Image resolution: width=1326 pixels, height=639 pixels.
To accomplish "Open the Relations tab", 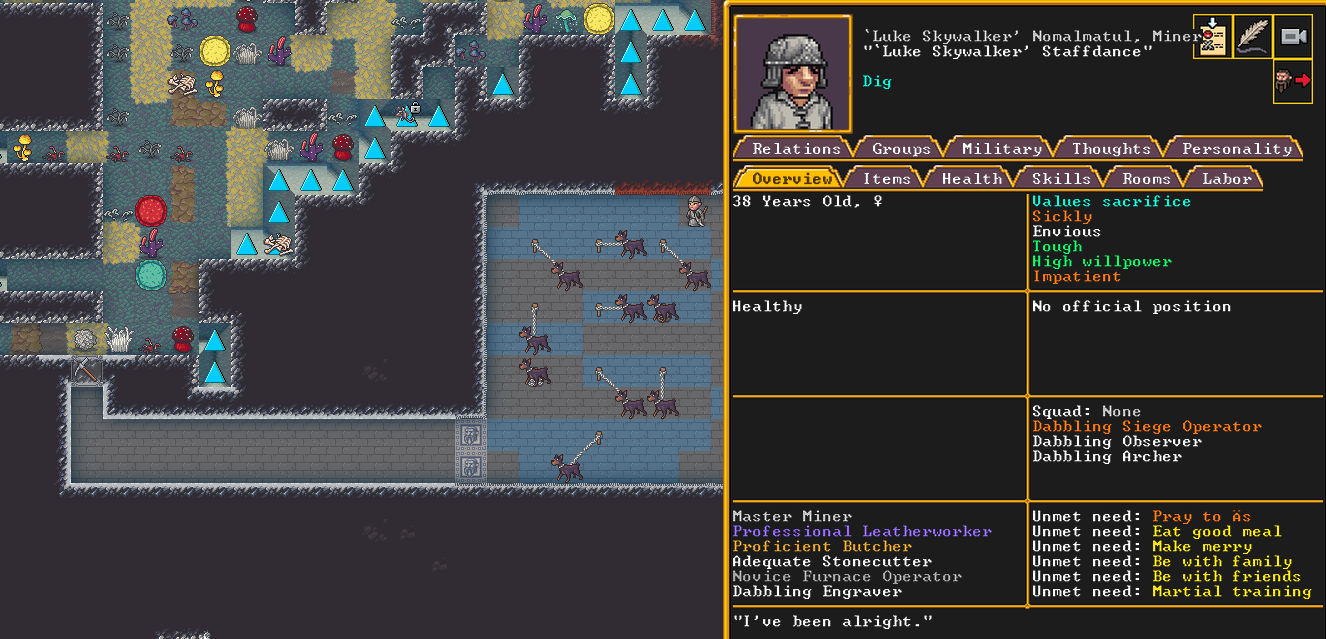I will click(796, 149).
